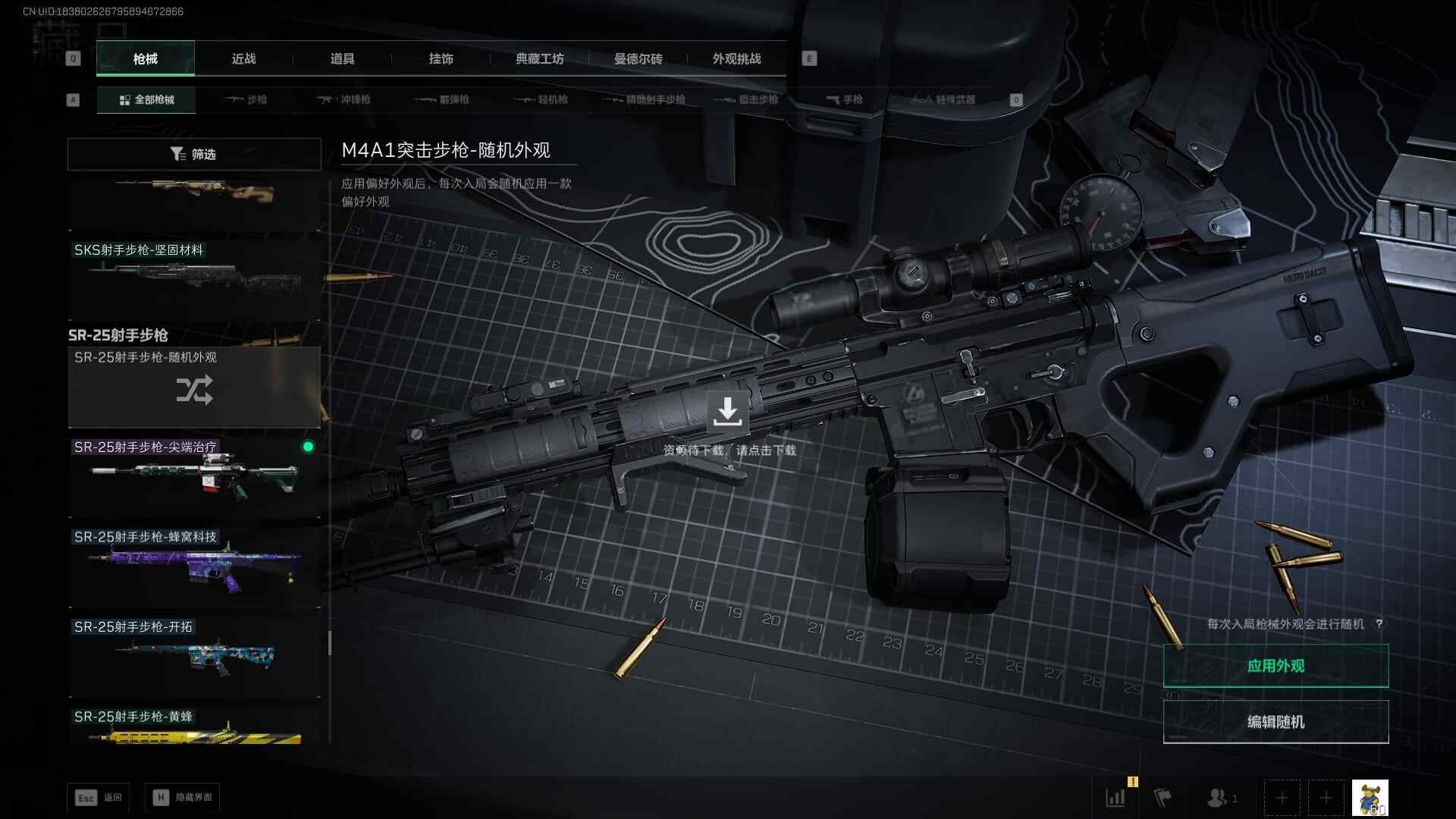Open the 曼德尔砖 tab

click(x=638, y=59)
